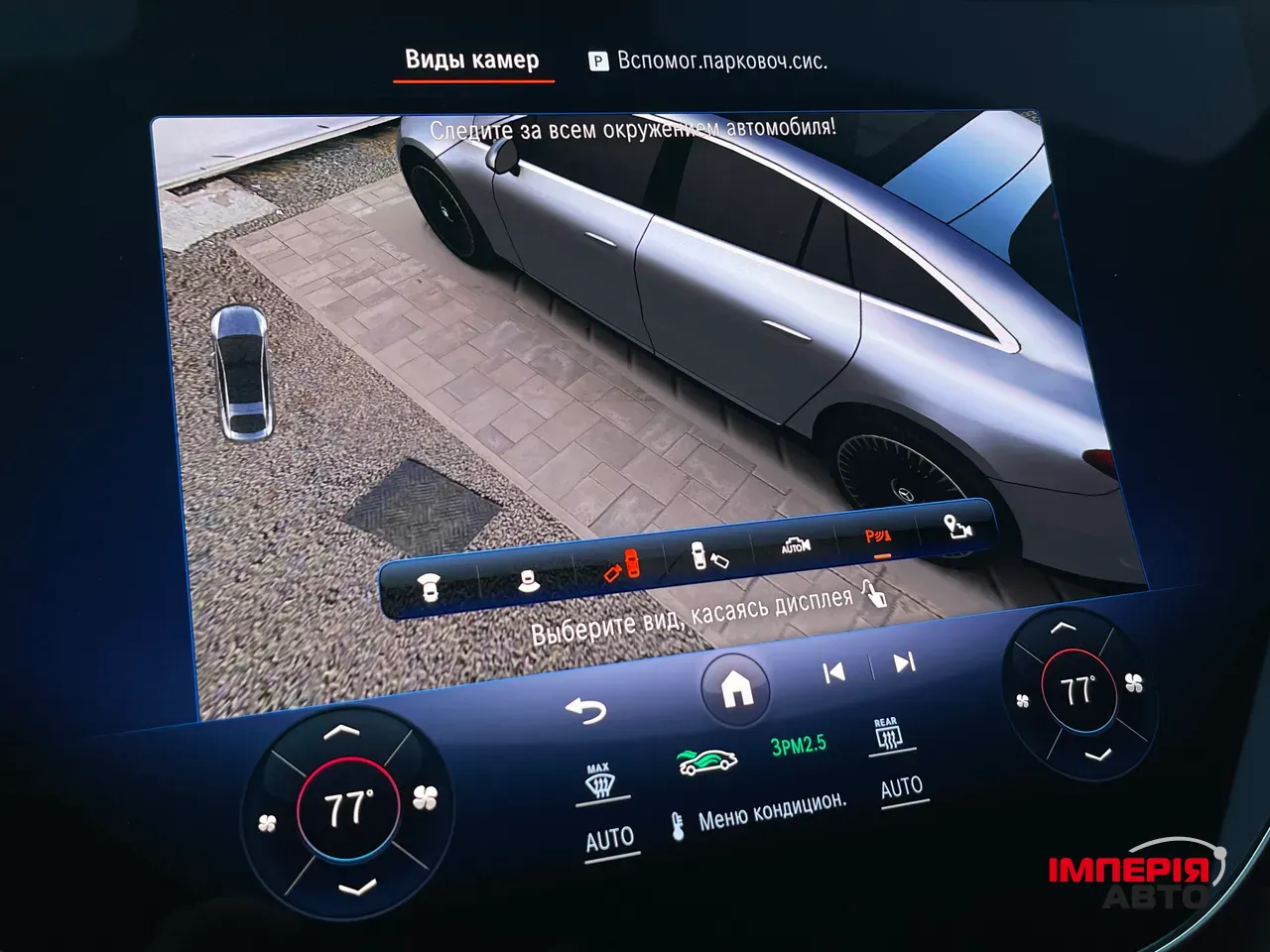
Task: Open the trailer maneuvering assist icon
Action: pyautogui.click(x=955, y=528)
